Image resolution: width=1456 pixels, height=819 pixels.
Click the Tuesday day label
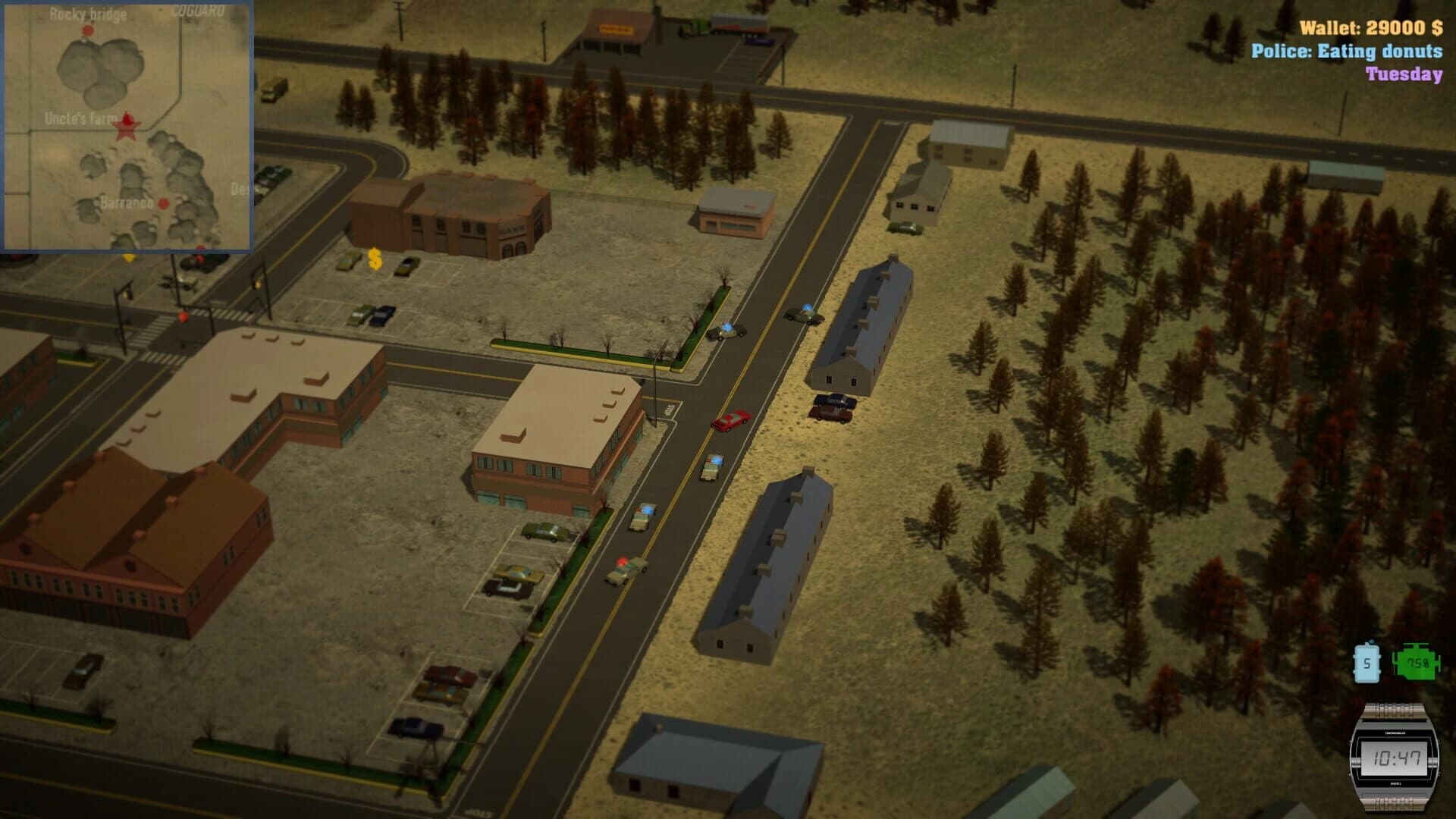pyautogui.click(x=1404, y=75)
